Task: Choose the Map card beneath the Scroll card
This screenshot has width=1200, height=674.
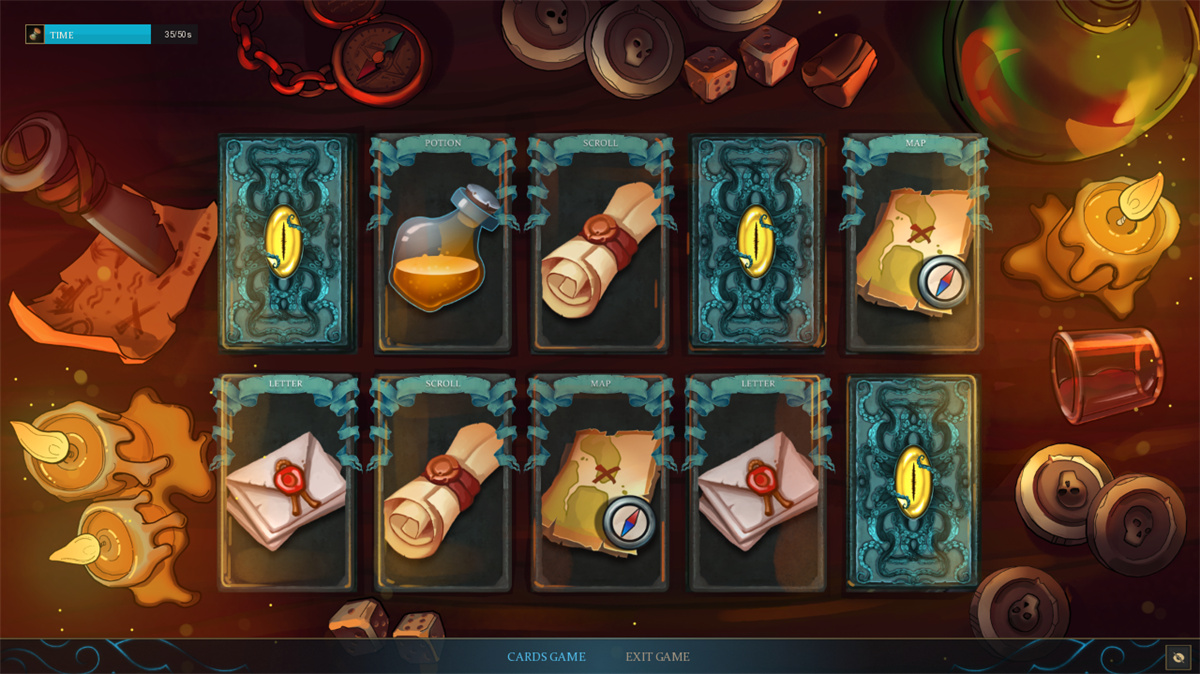Action: pos(600,484)
